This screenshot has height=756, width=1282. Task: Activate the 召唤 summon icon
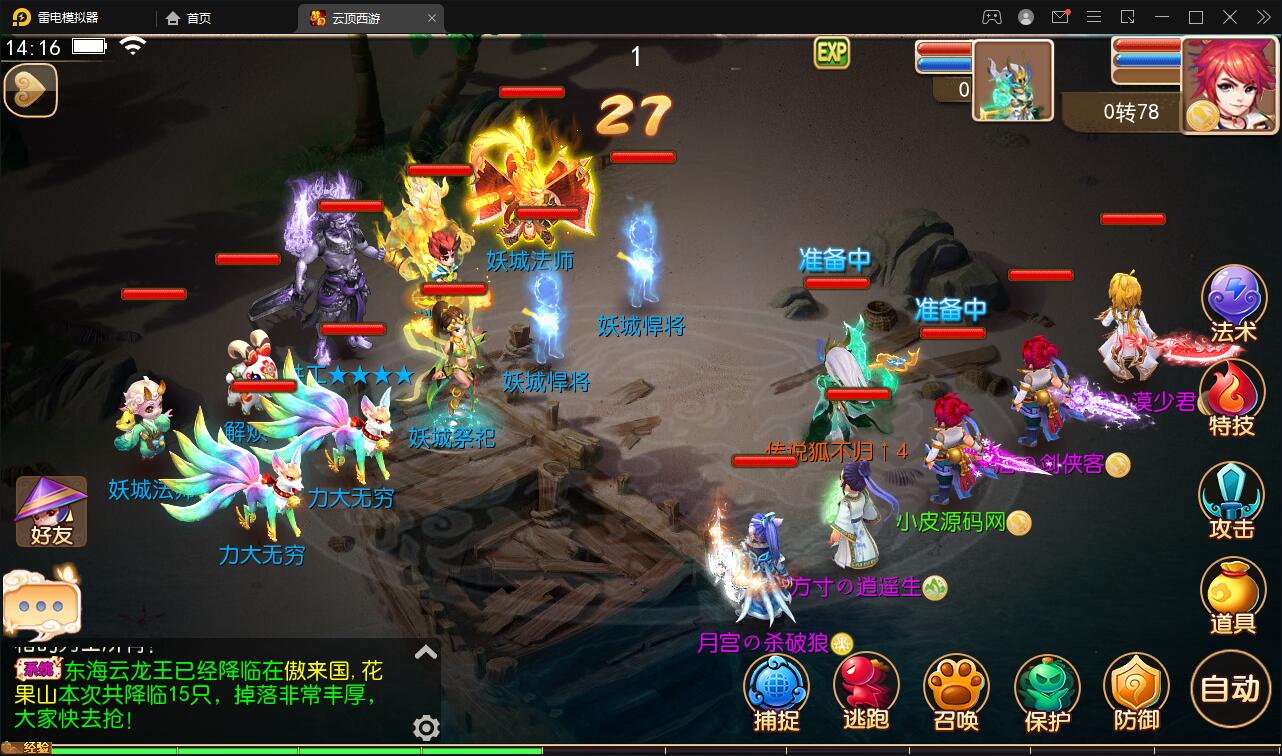pyautogui.click(x=956, y=690)
